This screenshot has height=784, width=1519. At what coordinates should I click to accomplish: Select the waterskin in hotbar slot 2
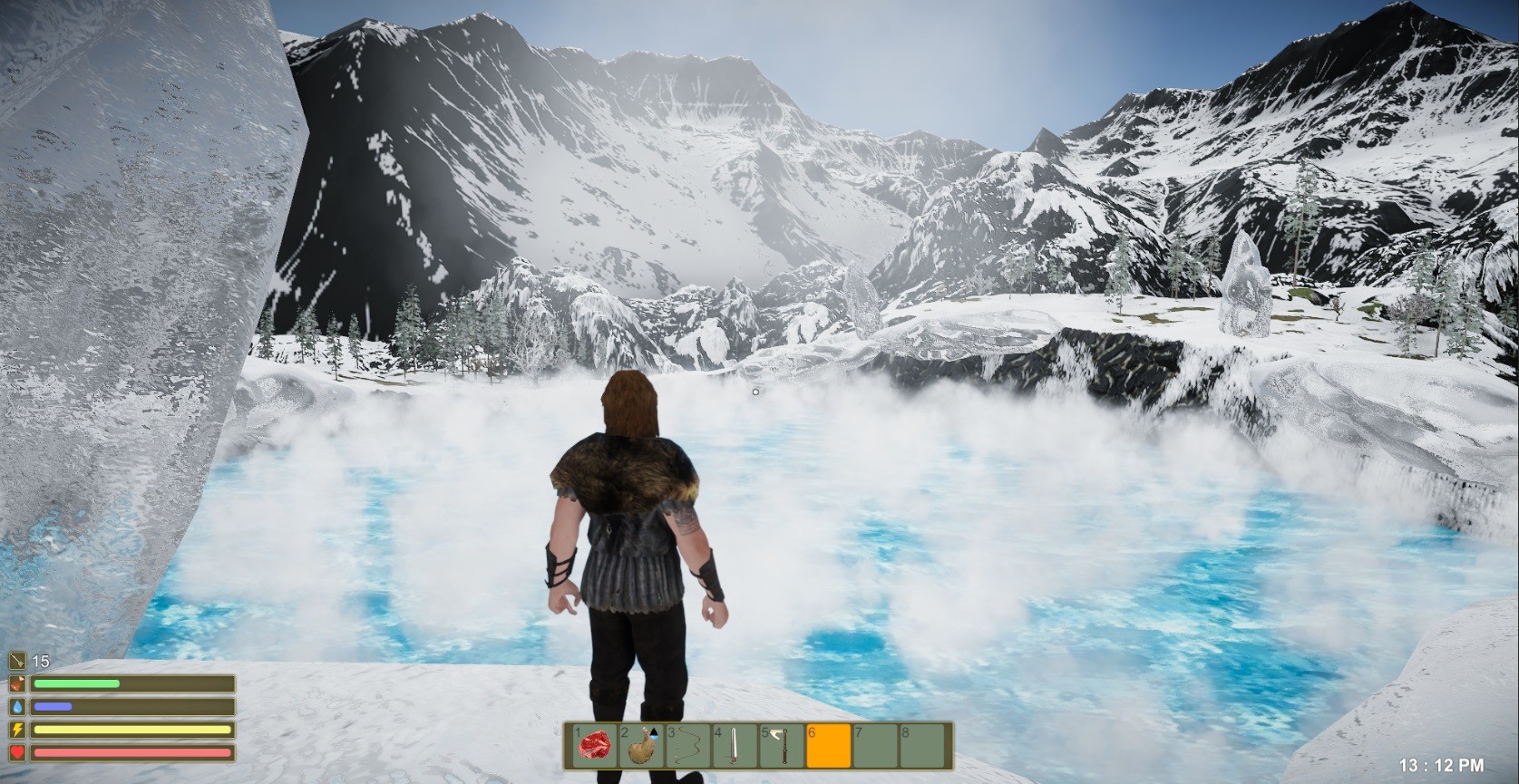(x=641, y=748)
